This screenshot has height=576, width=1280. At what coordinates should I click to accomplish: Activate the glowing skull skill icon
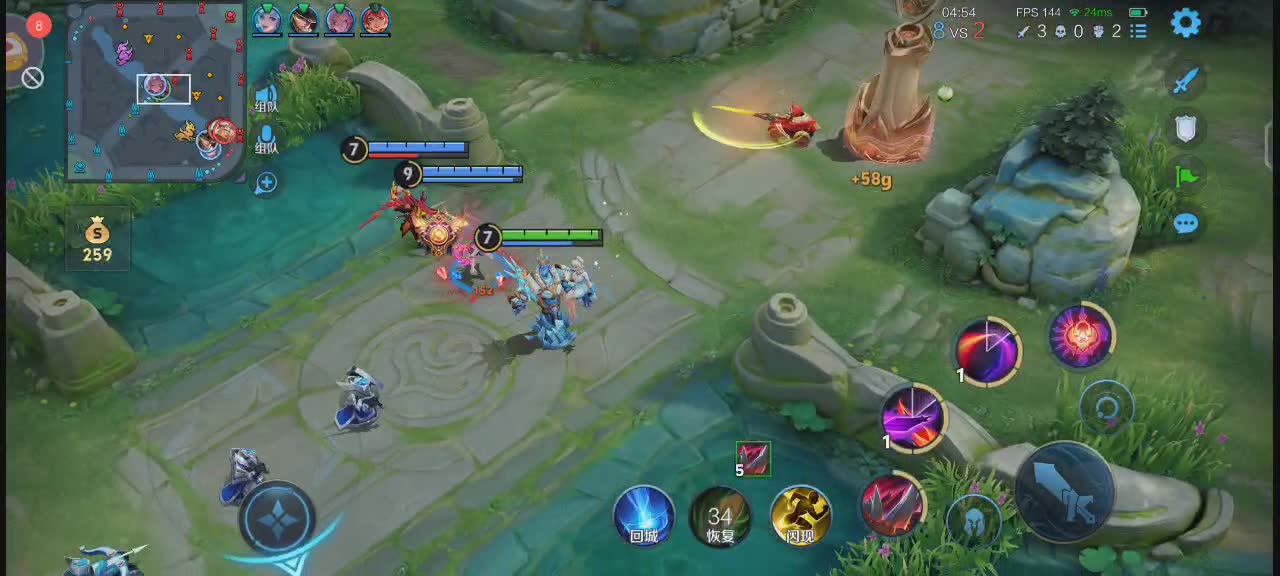(x=1081, y=335)
